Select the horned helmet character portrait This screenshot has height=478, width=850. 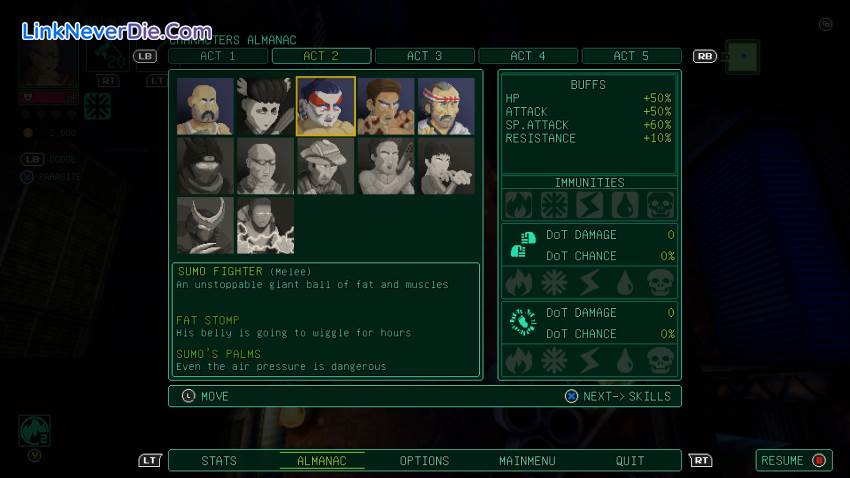(205, 225)
